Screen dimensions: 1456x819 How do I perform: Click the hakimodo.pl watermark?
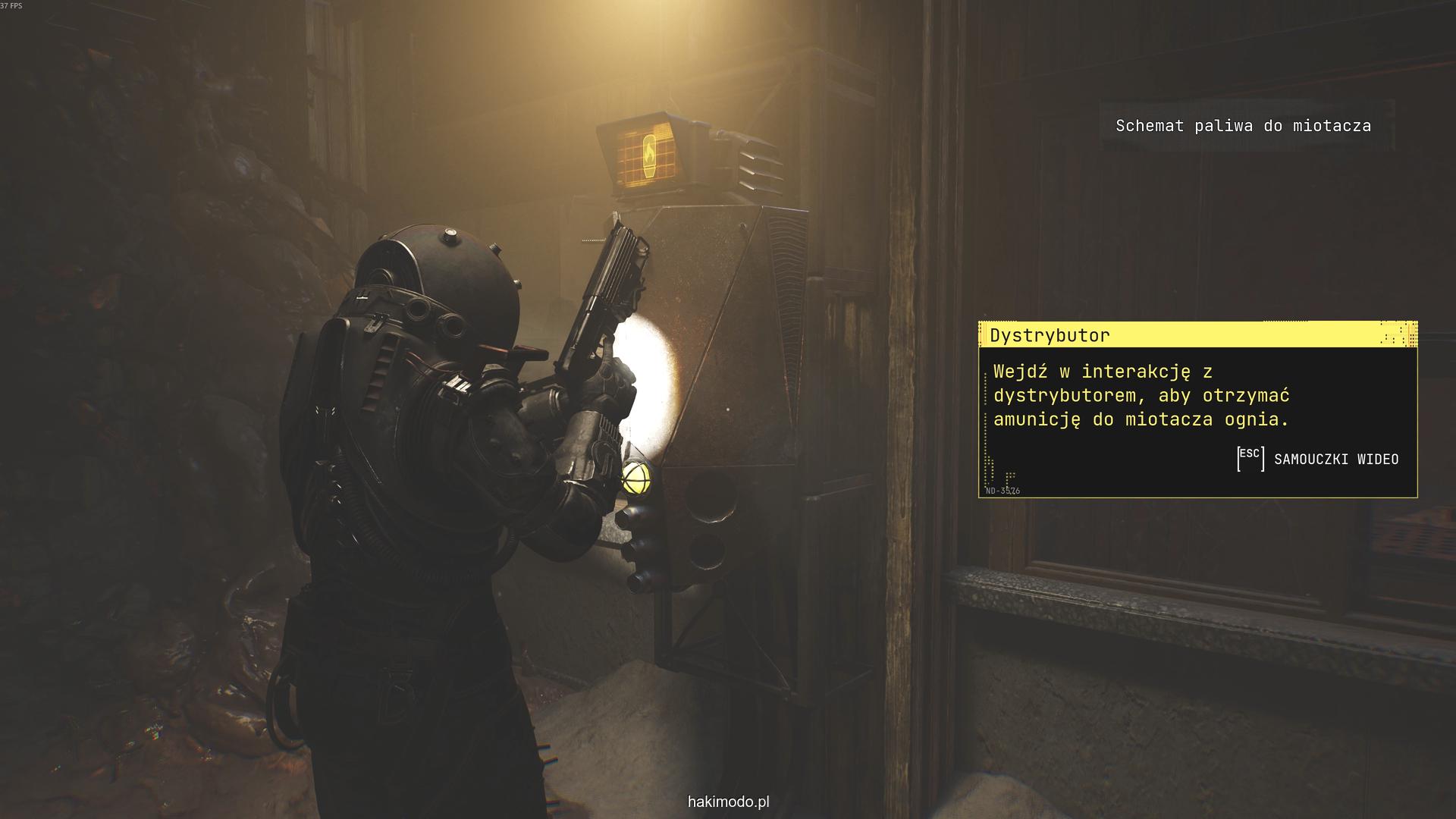pos(728,802)
